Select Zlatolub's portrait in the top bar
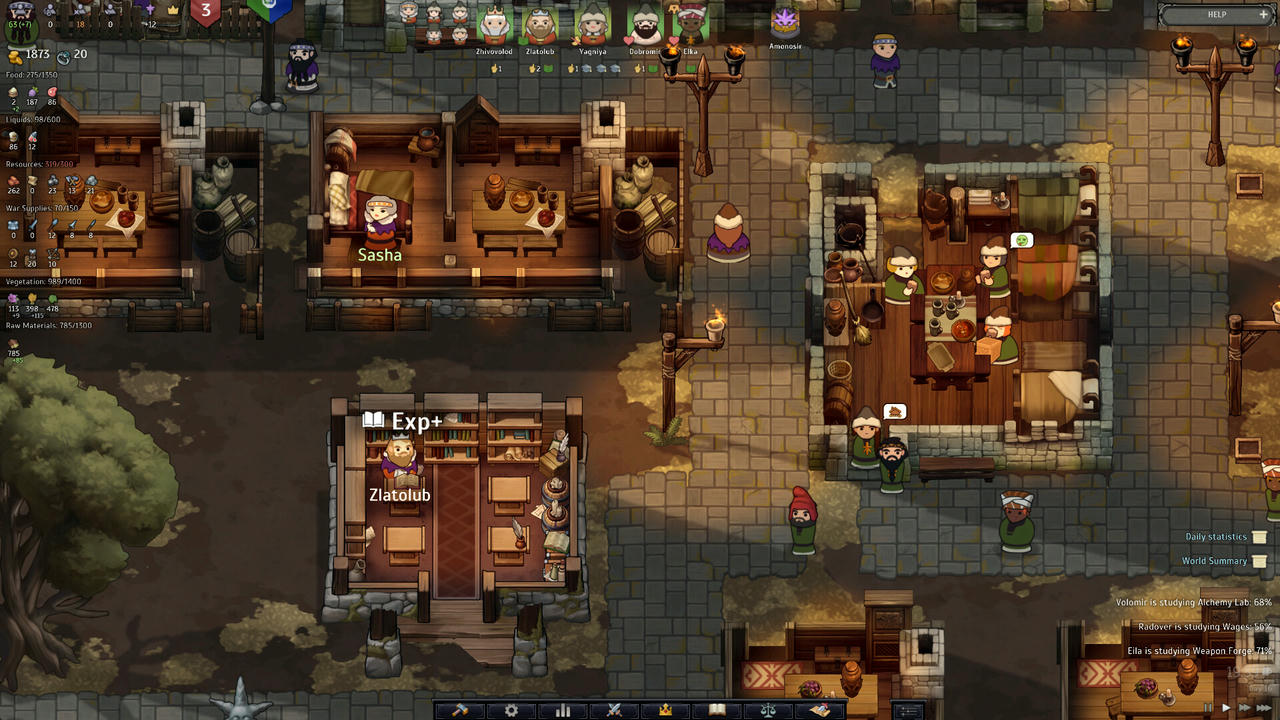Image resolution: width=1280 pixels, height=720 pixels. point(540,25)
